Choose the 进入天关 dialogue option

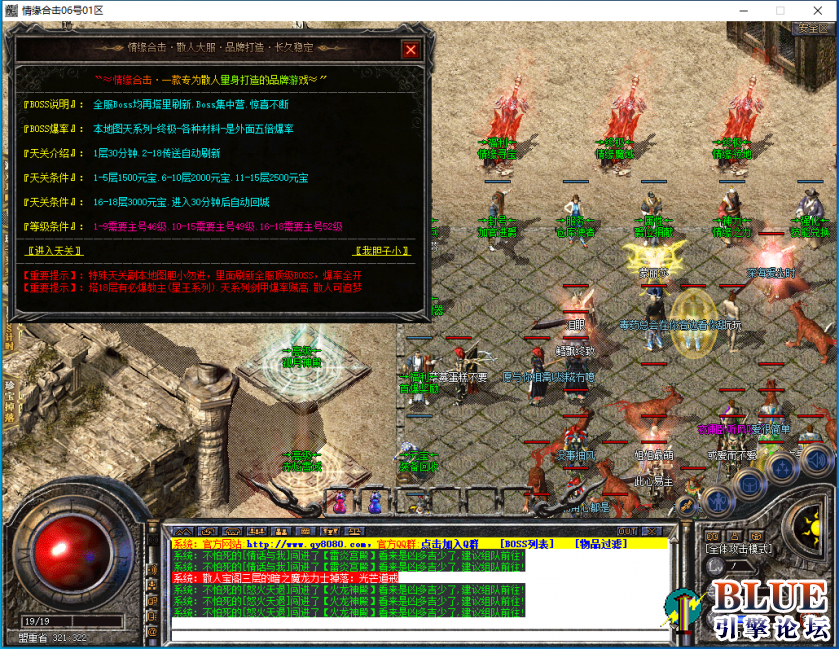click(53, 250)
